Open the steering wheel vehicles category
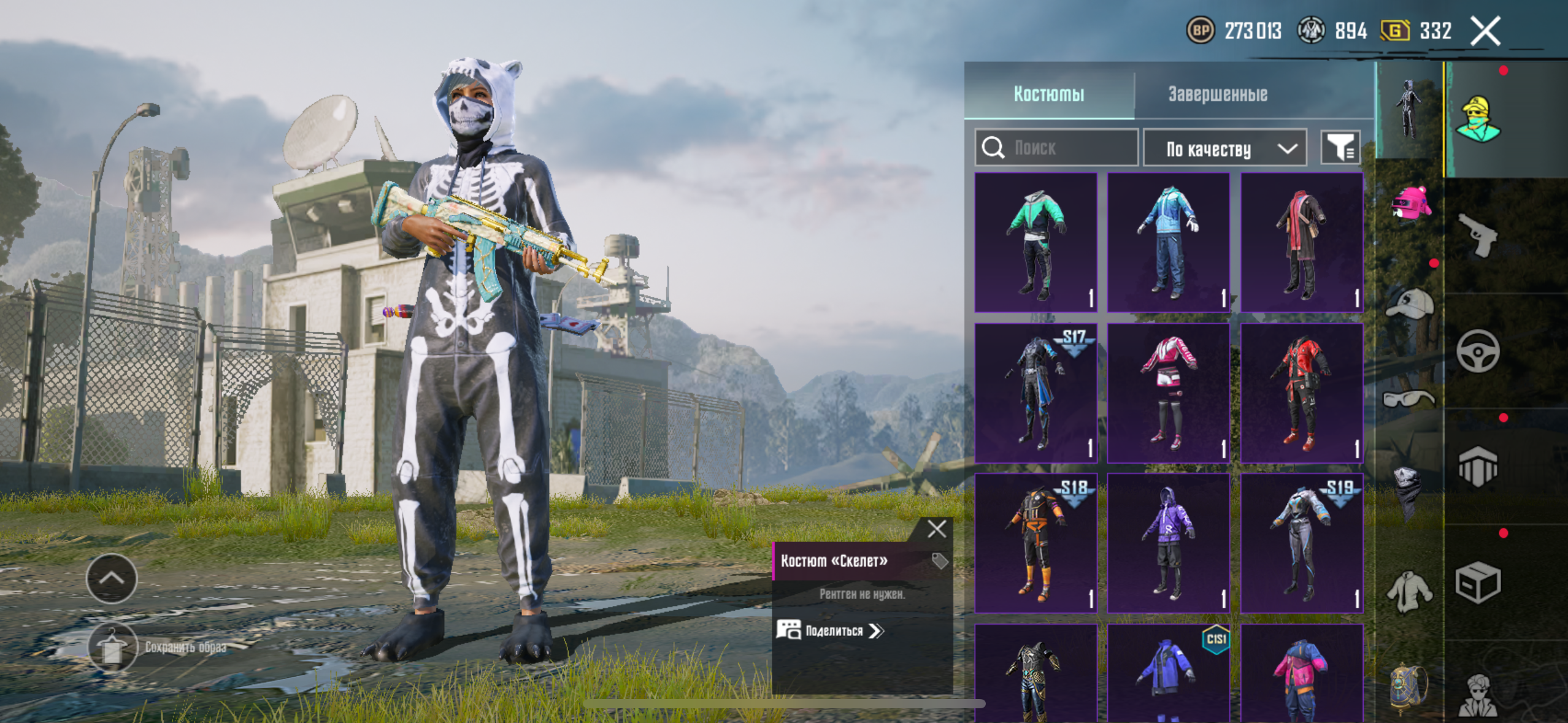1568x723 pixels. pos(1478,351)
